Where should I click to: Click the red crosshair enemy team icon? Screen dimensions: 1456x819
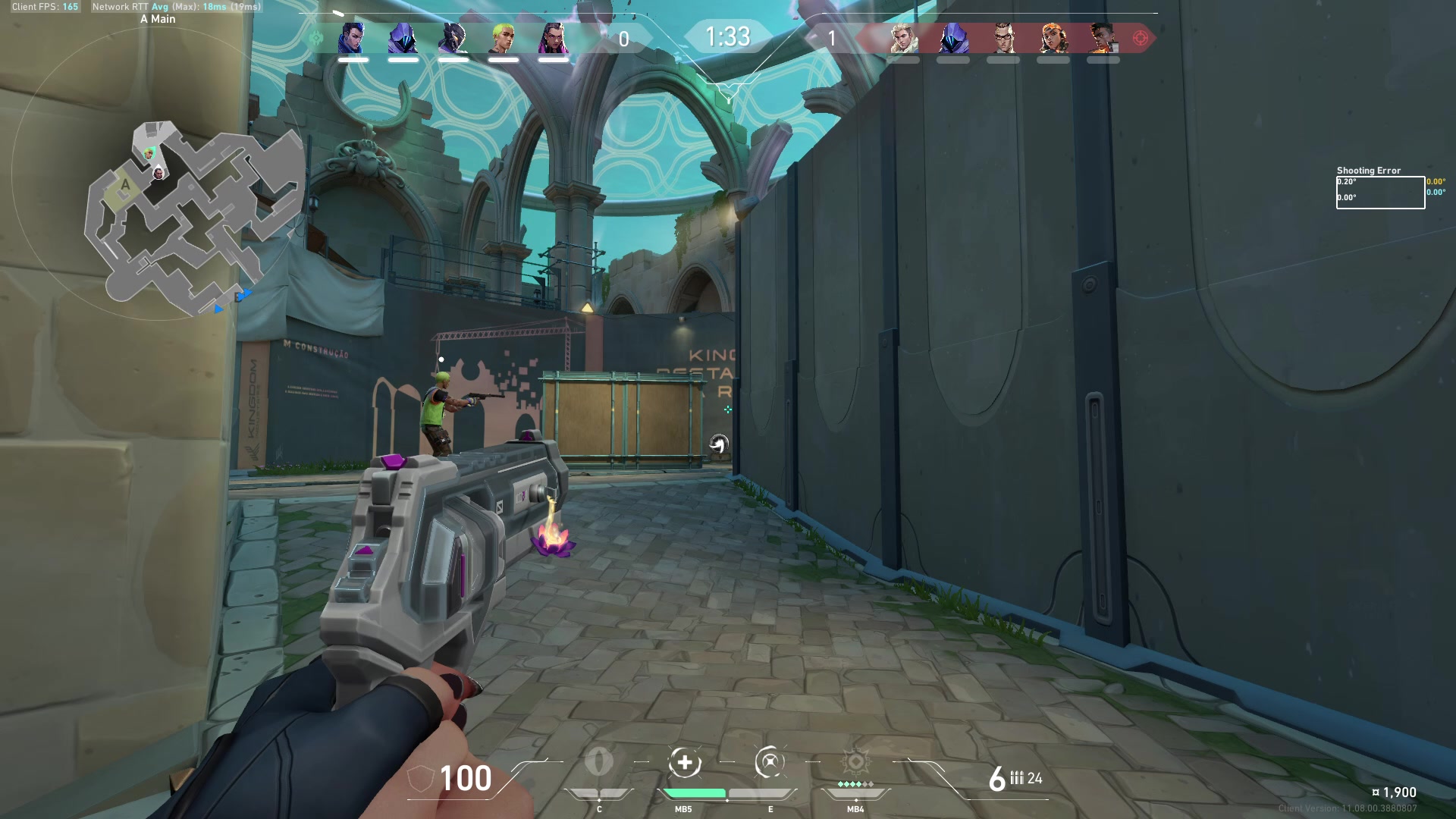click(x=1140, y=38)
